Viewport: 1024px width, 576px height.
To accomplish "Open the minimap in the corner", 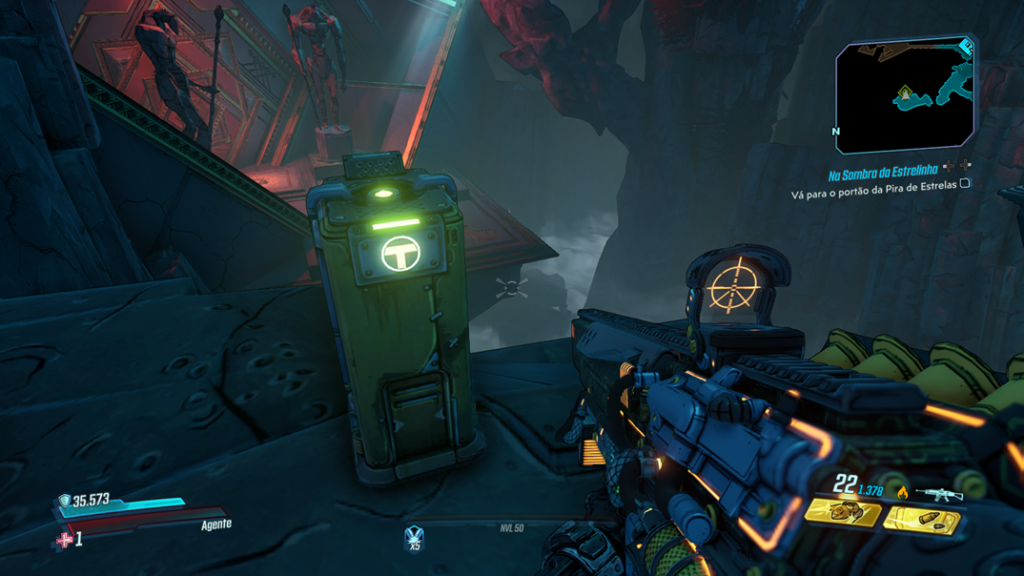I will (906, 93).
